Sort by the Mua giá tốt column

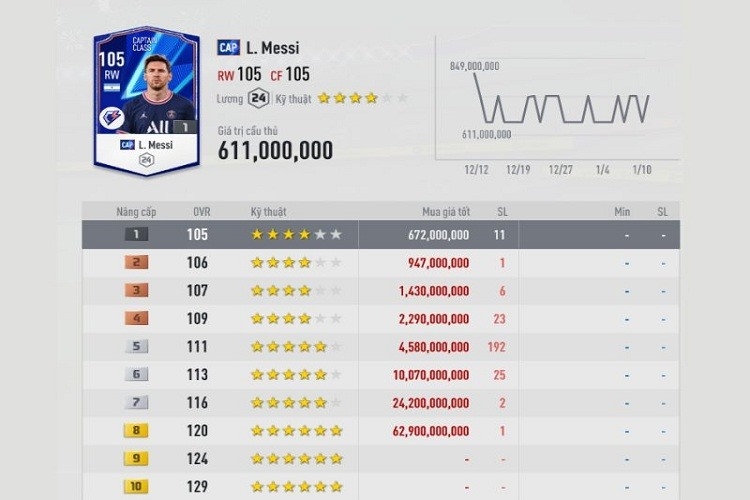click(x=445, y=212)
